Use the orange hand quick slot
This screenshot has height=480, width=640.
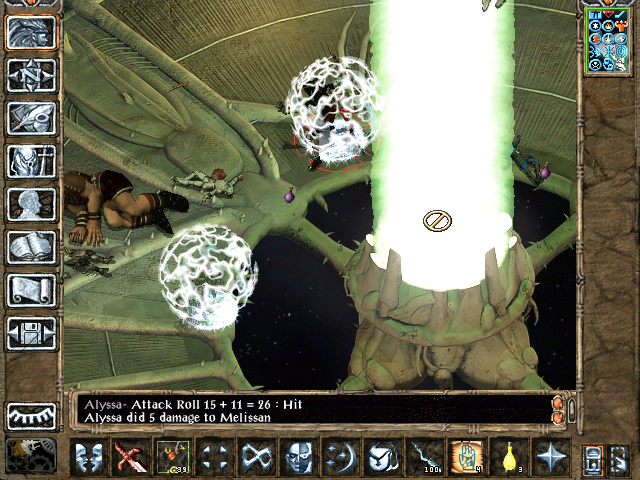tap(465, 456)
